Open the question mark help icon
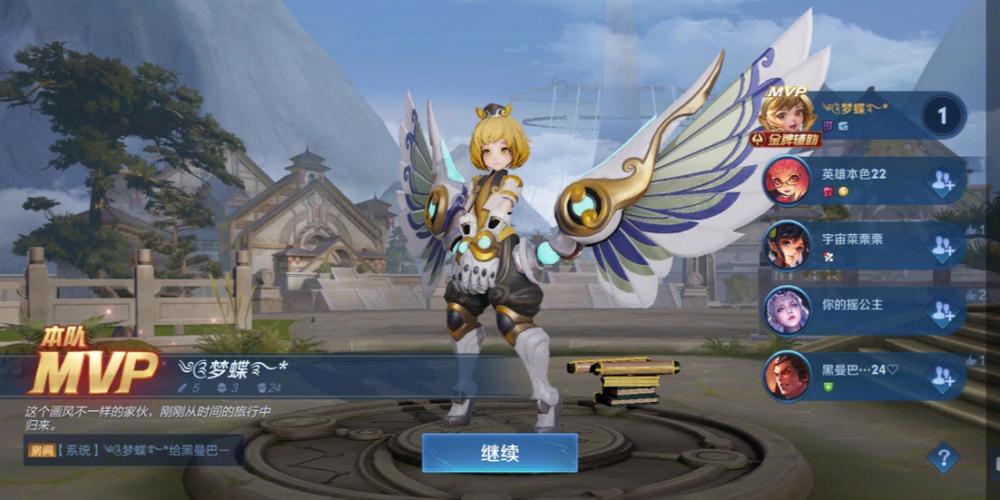This screenshot has height=500, width=1000. tap(942, 458)
